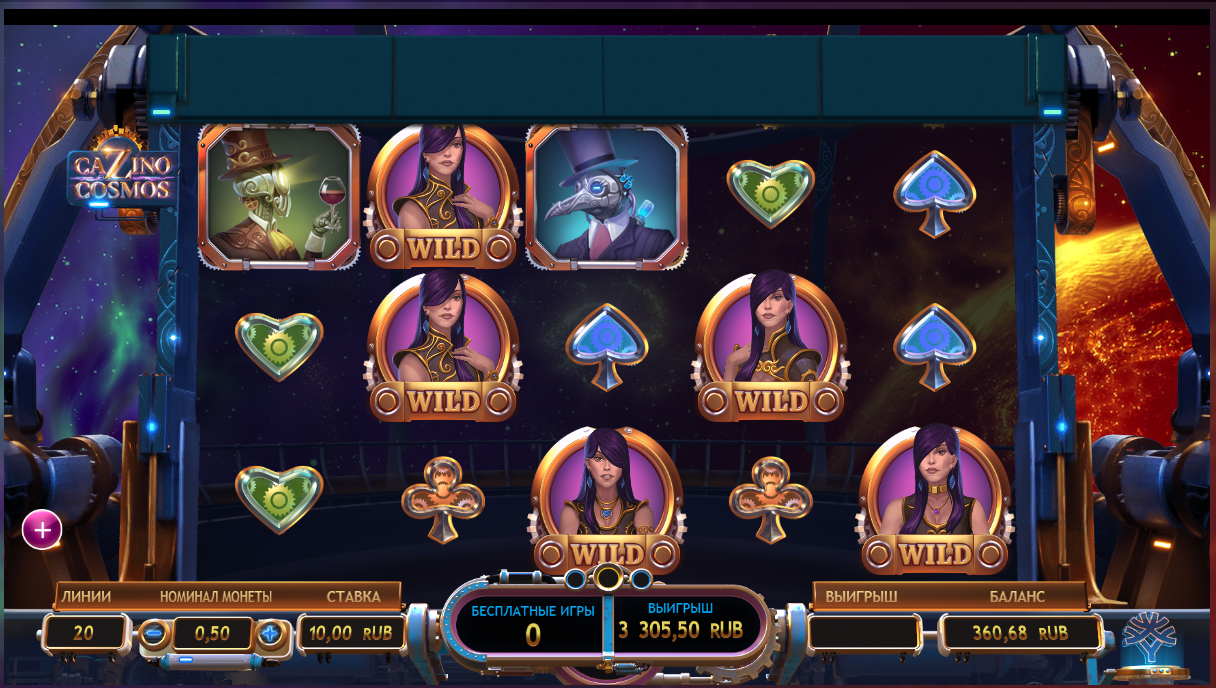Open the pink plus menu button
1216x688 pixels.
click(42, 530)
